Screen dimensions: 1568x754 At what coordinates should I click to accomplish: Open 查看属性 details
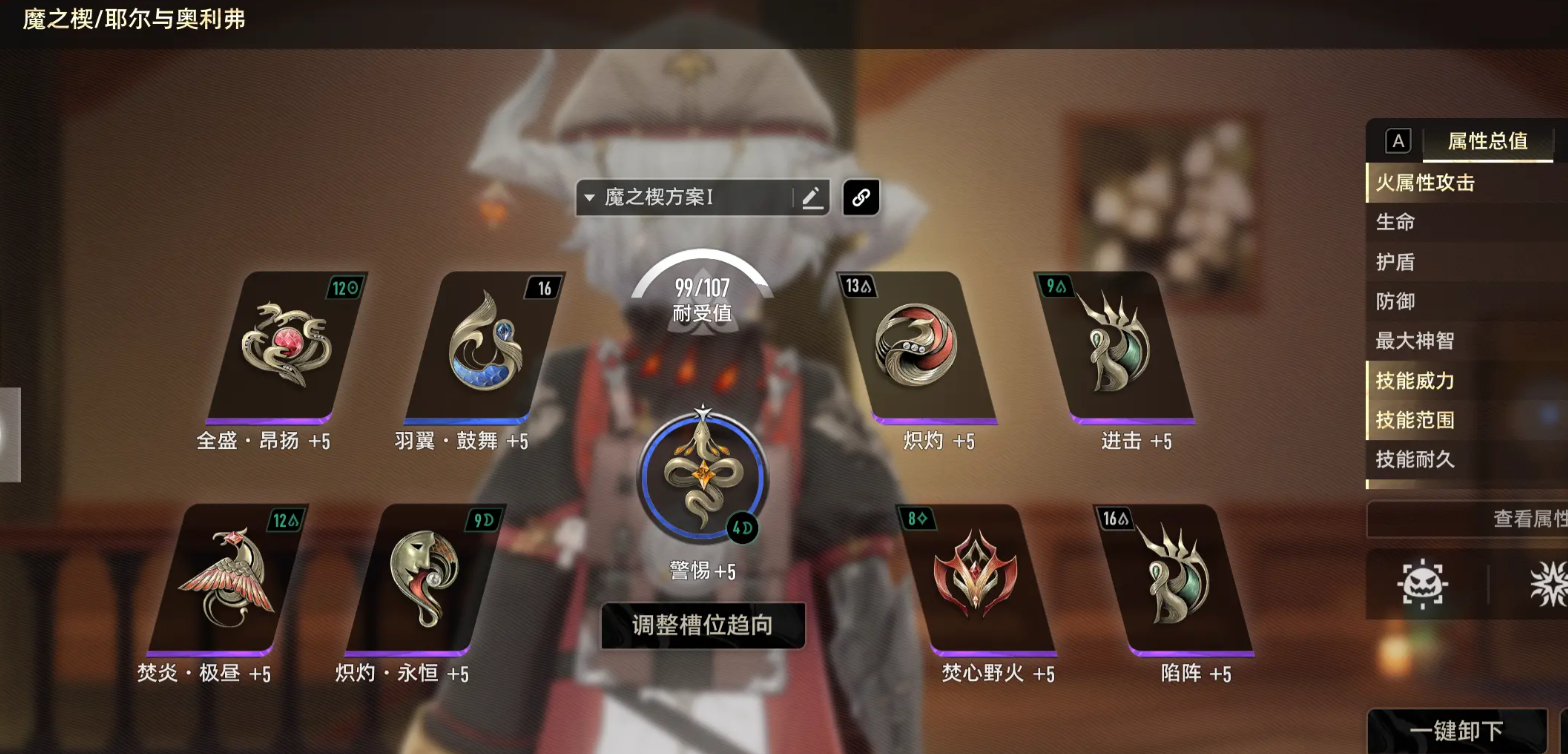(x=1491, y=520)
